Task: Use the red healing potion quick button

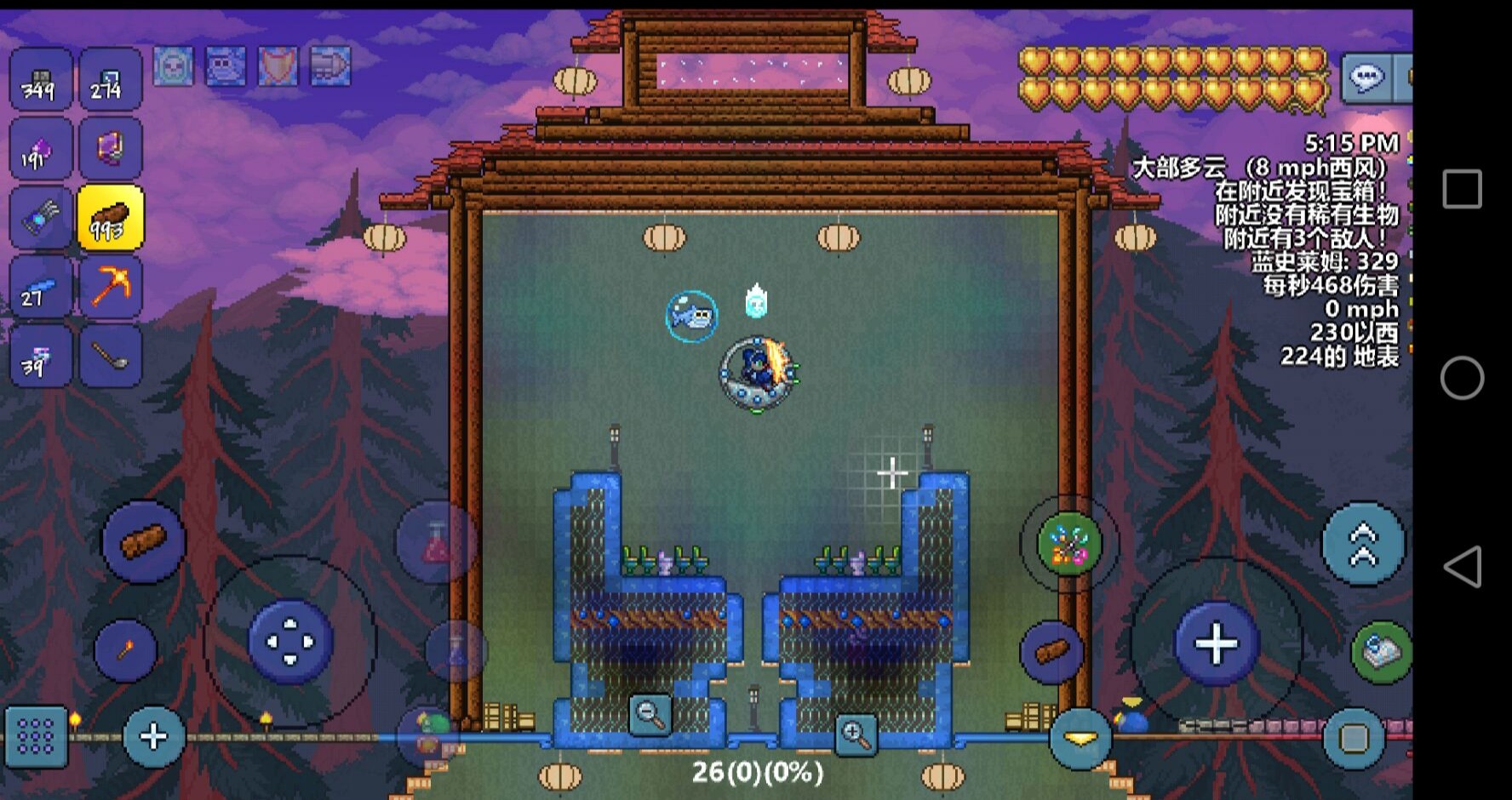Action: click(x=436, y=543)
